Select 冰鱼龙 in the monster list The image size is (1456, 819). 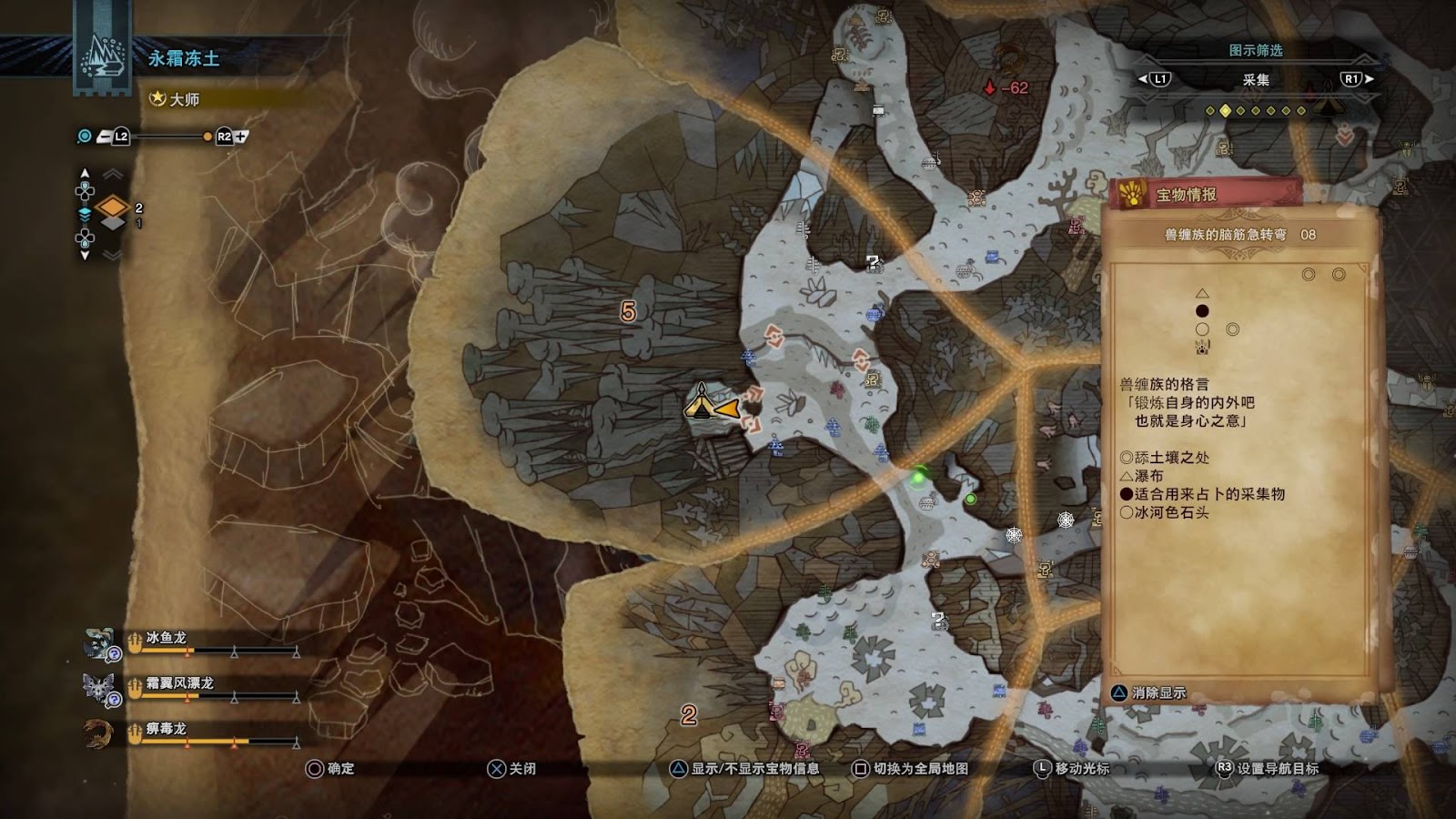166,638
